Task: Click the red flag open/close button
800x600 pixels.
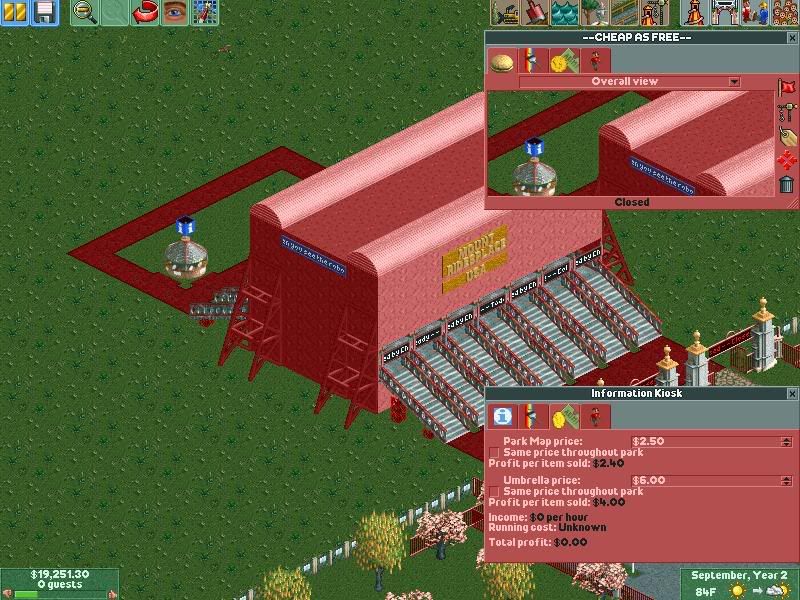Action: point(787,89)
